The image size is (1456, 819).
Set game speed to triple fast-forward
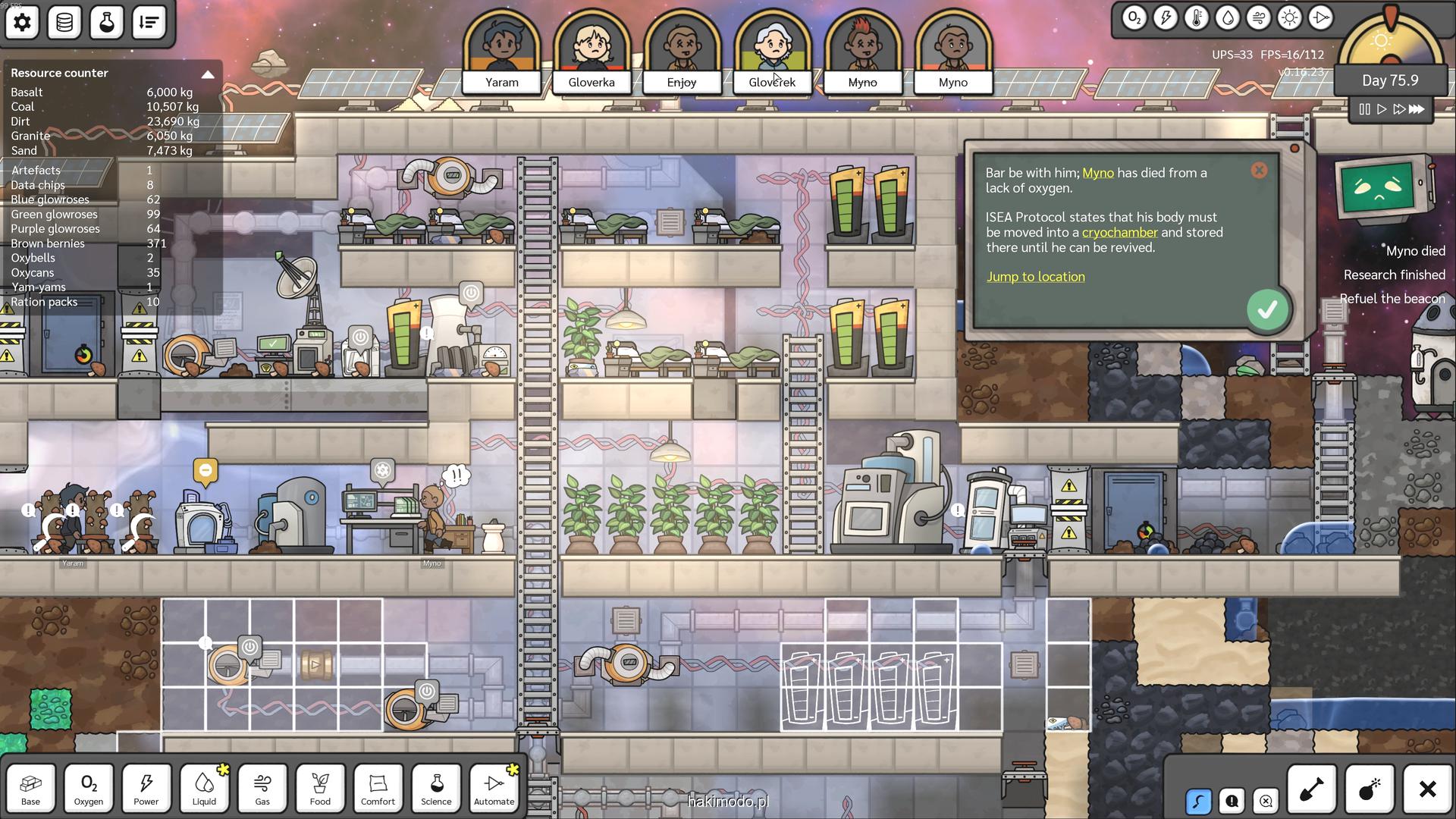point(1417,109)
